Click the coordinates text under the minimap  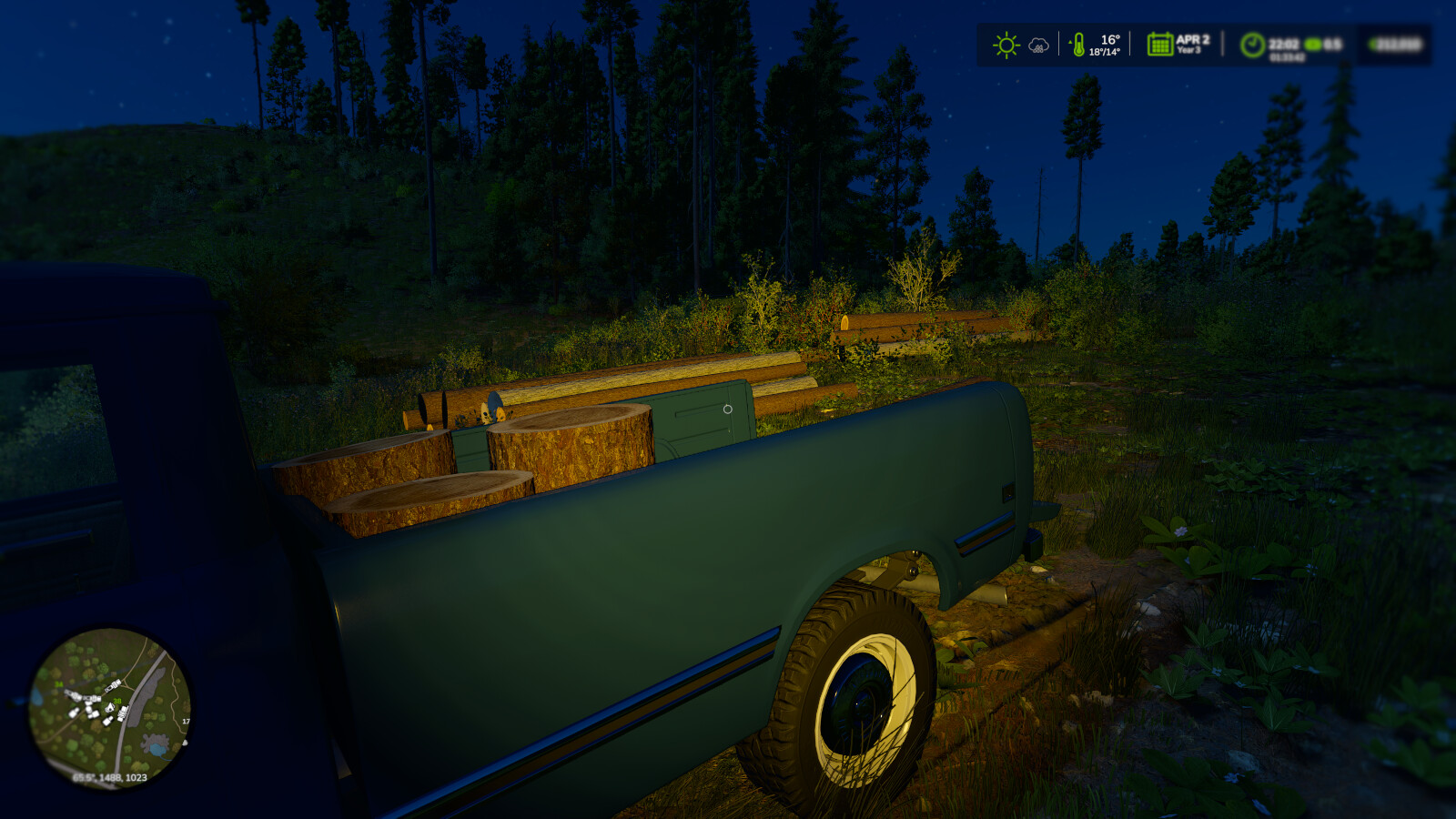coord(110,777)
